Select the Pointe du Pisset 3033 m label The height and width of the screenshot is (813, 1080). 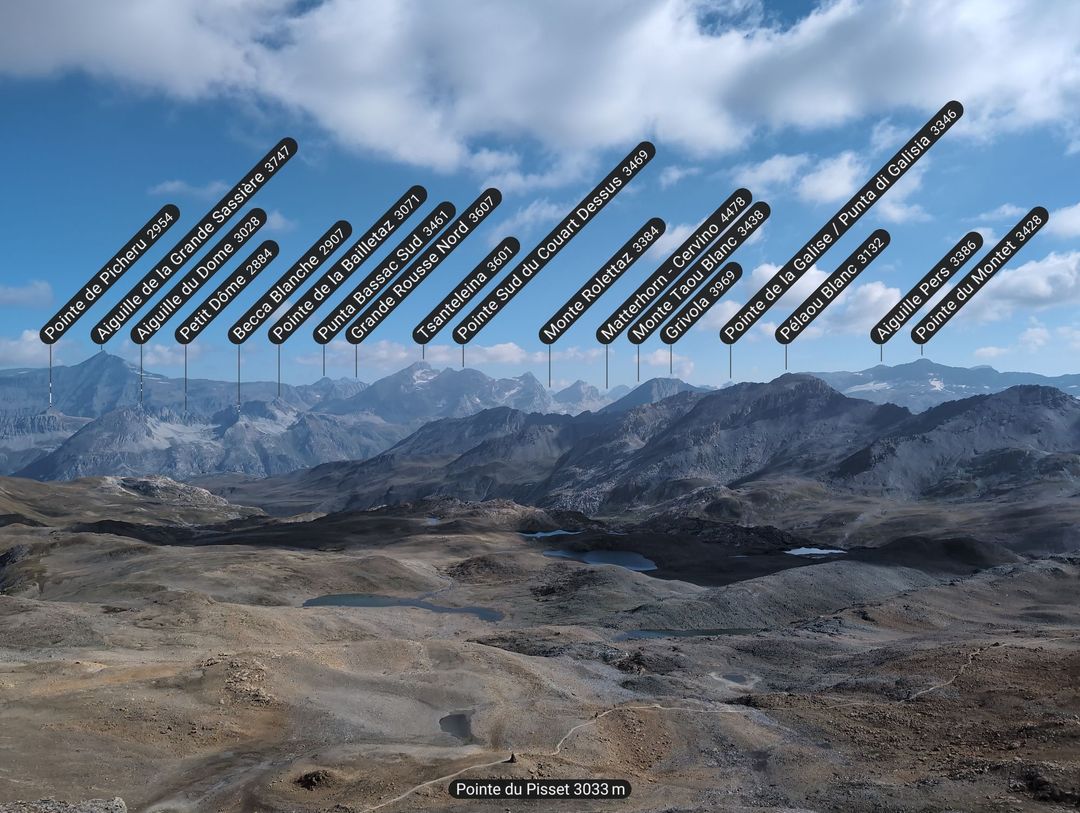tap(540, 789)
